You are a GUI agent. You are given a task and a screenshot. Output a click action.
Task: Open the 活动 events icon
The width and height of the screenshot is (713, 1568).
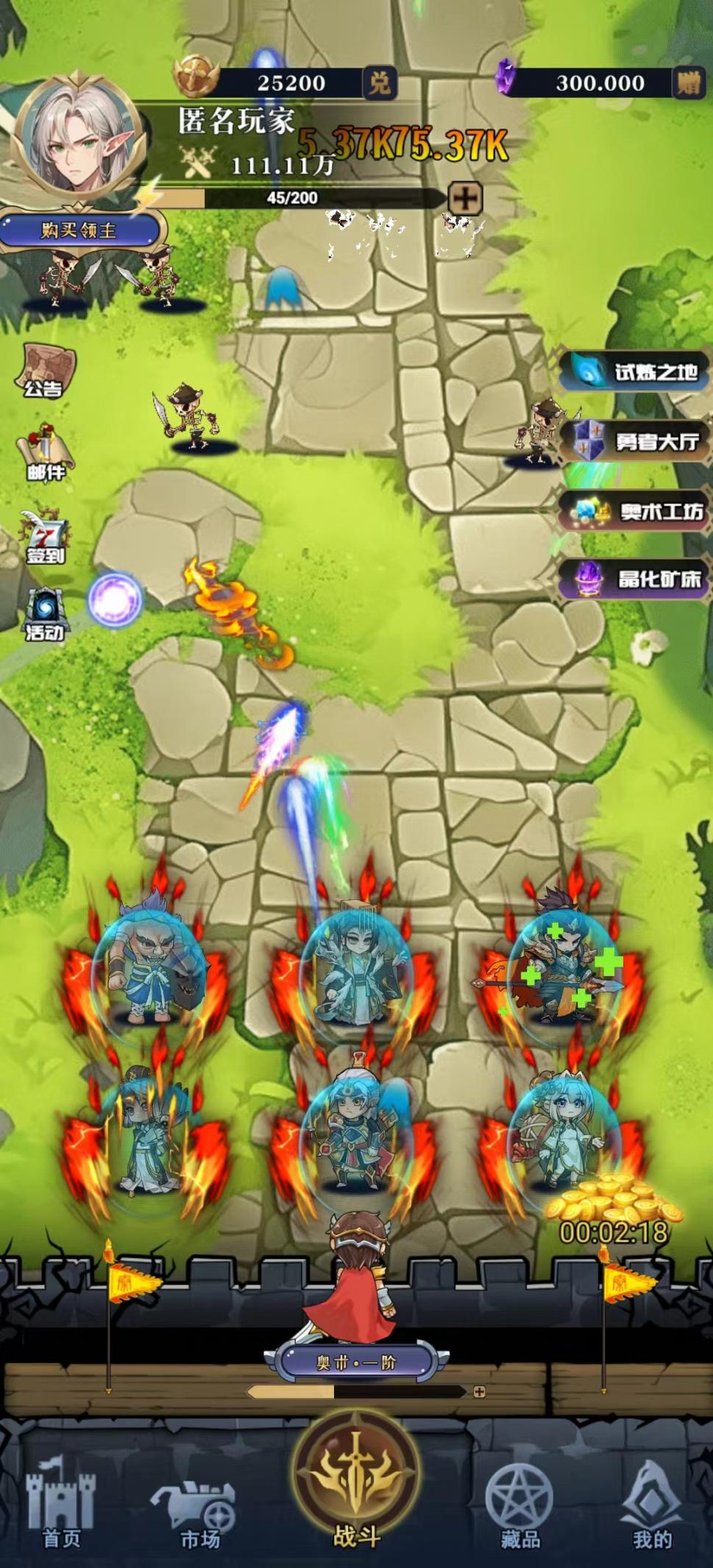[x=46, y=614]
